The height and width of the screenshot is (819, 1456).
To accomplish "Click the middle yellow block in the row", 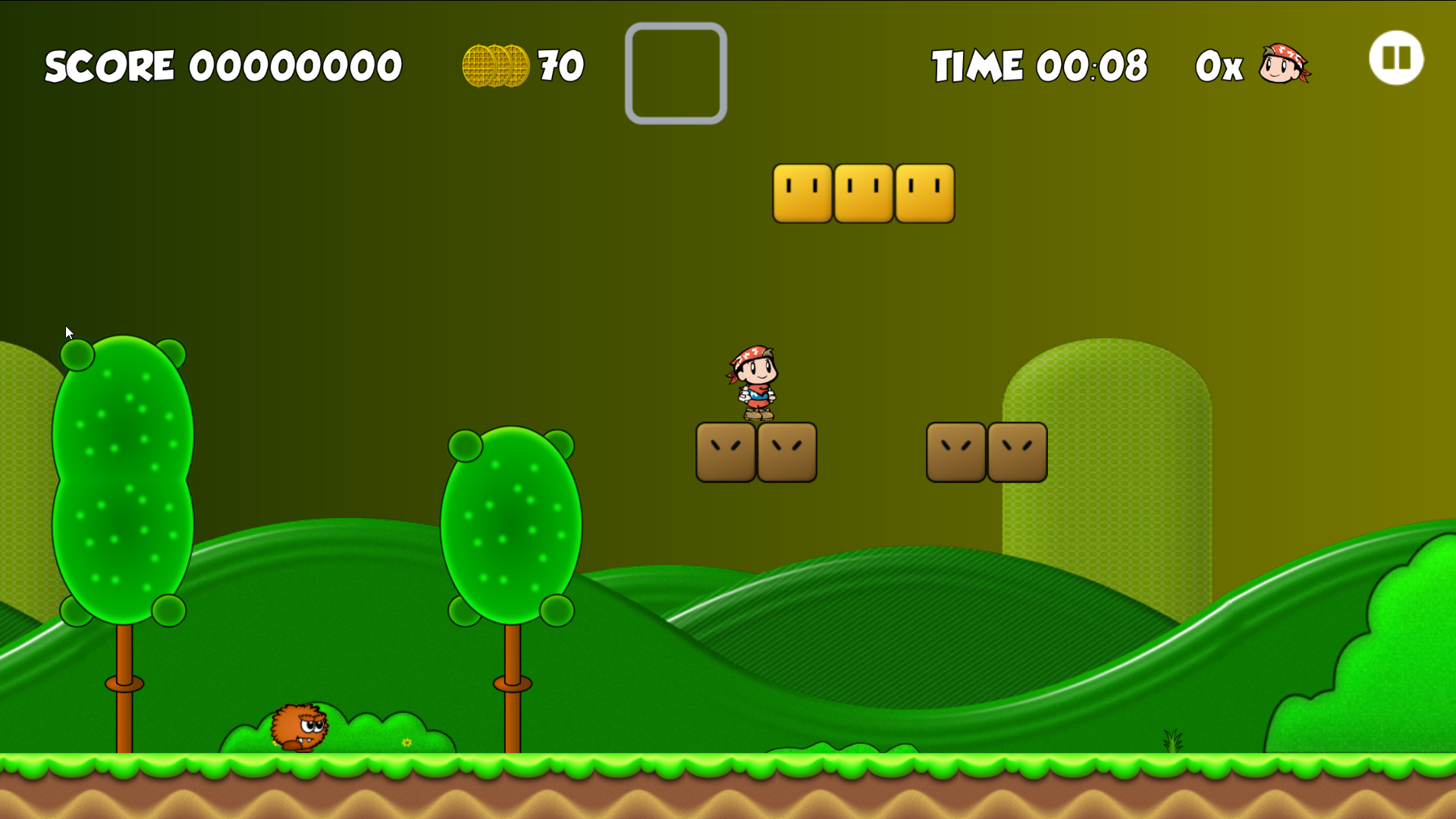I will pos(863,193).
